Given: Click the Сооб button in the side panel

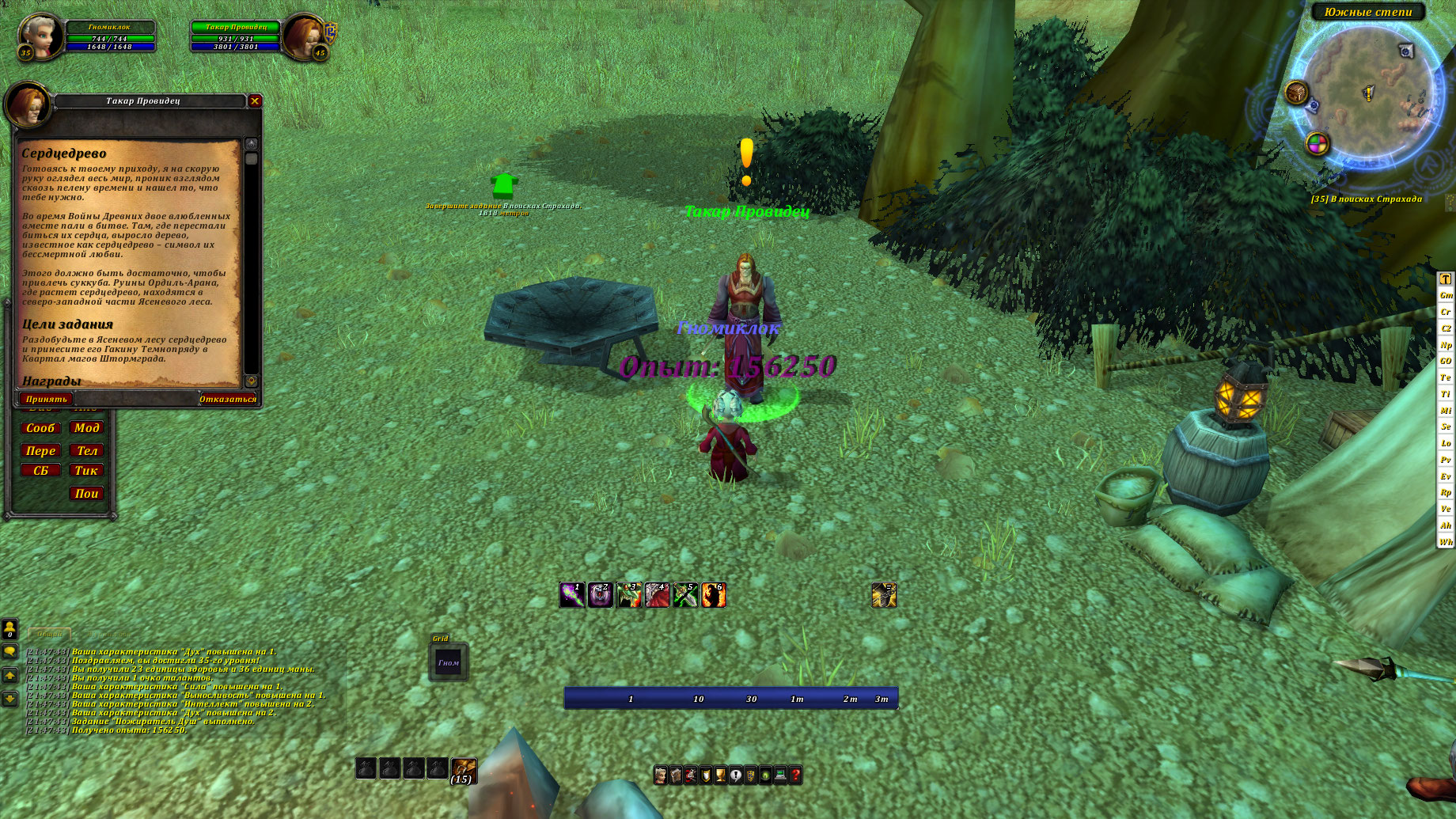Looking at the screenshot, I should pyautogui.click(x=40, y=428).
